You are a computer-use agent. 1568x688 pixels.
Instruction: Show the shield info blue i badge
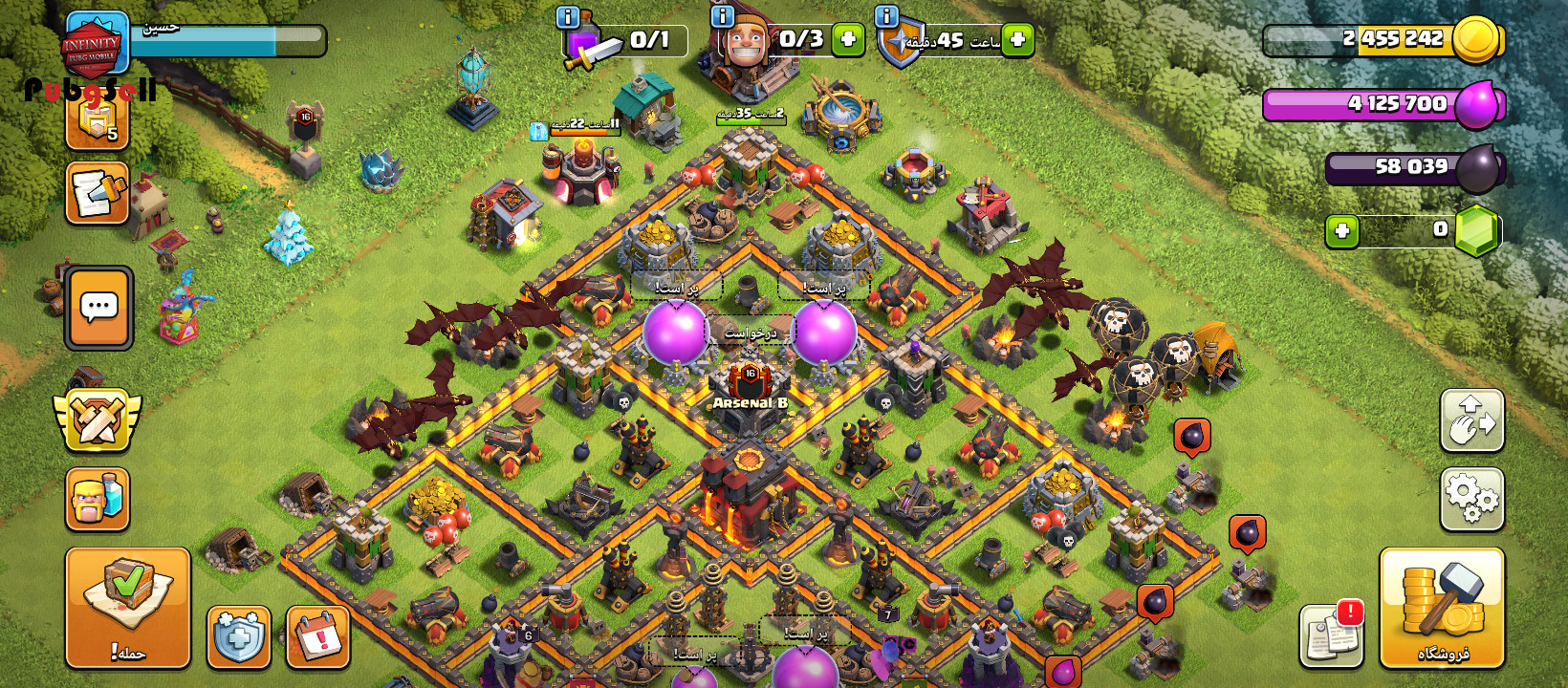(x=886, y=16)
